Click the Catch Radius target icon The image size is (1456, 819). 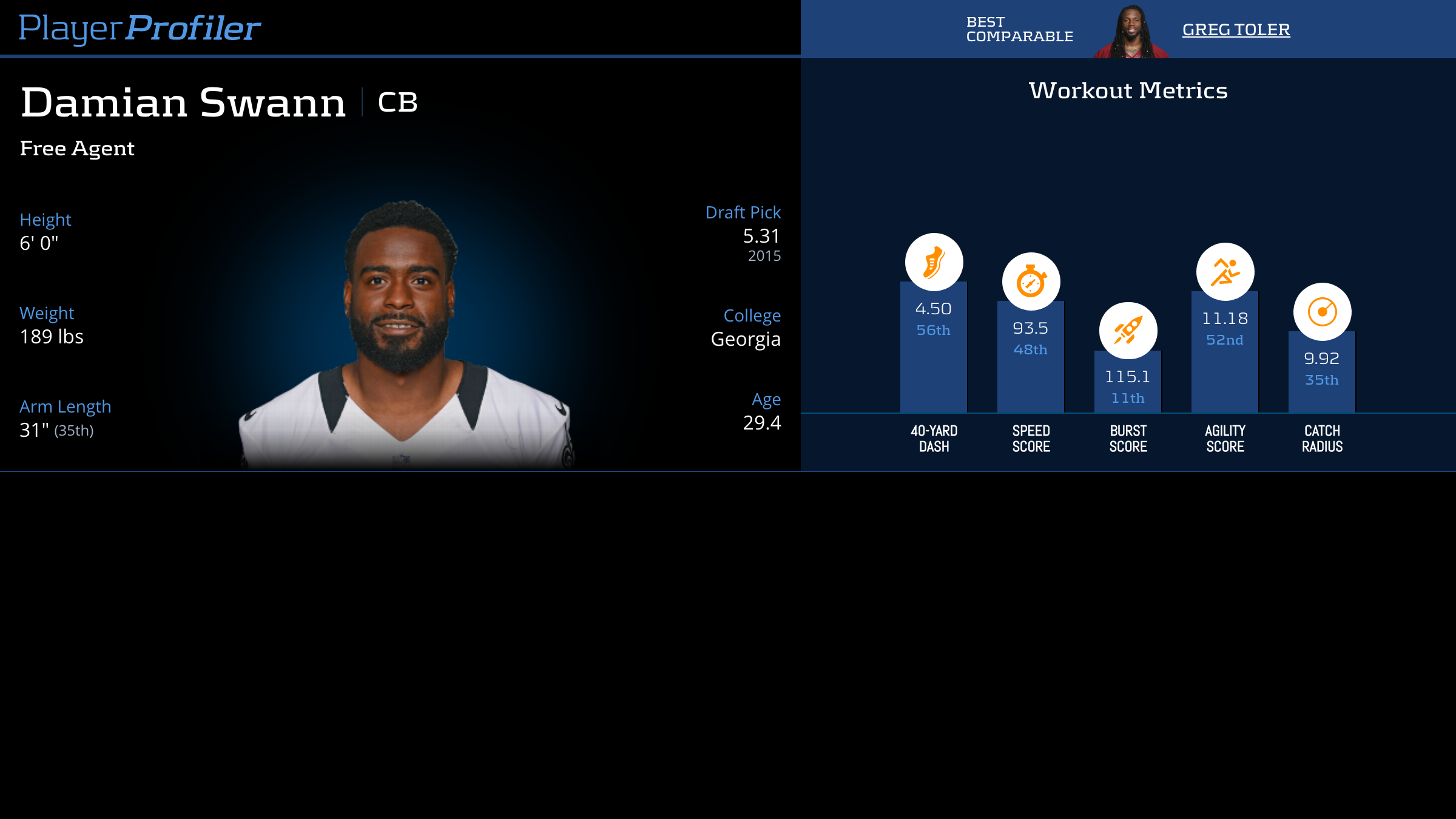click(1322, 312)
